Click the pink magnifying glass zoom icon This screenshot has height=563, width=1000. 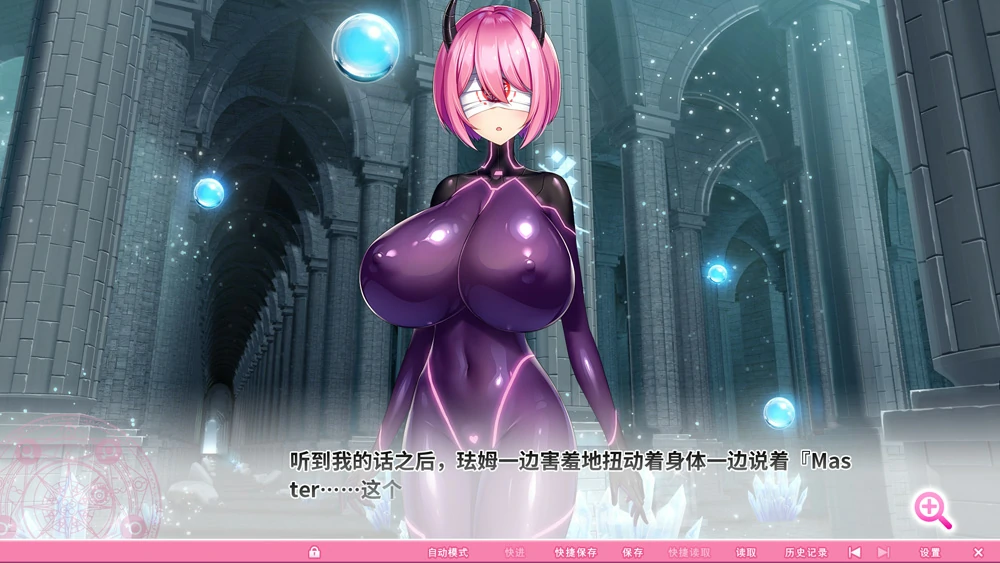[932, 510]
